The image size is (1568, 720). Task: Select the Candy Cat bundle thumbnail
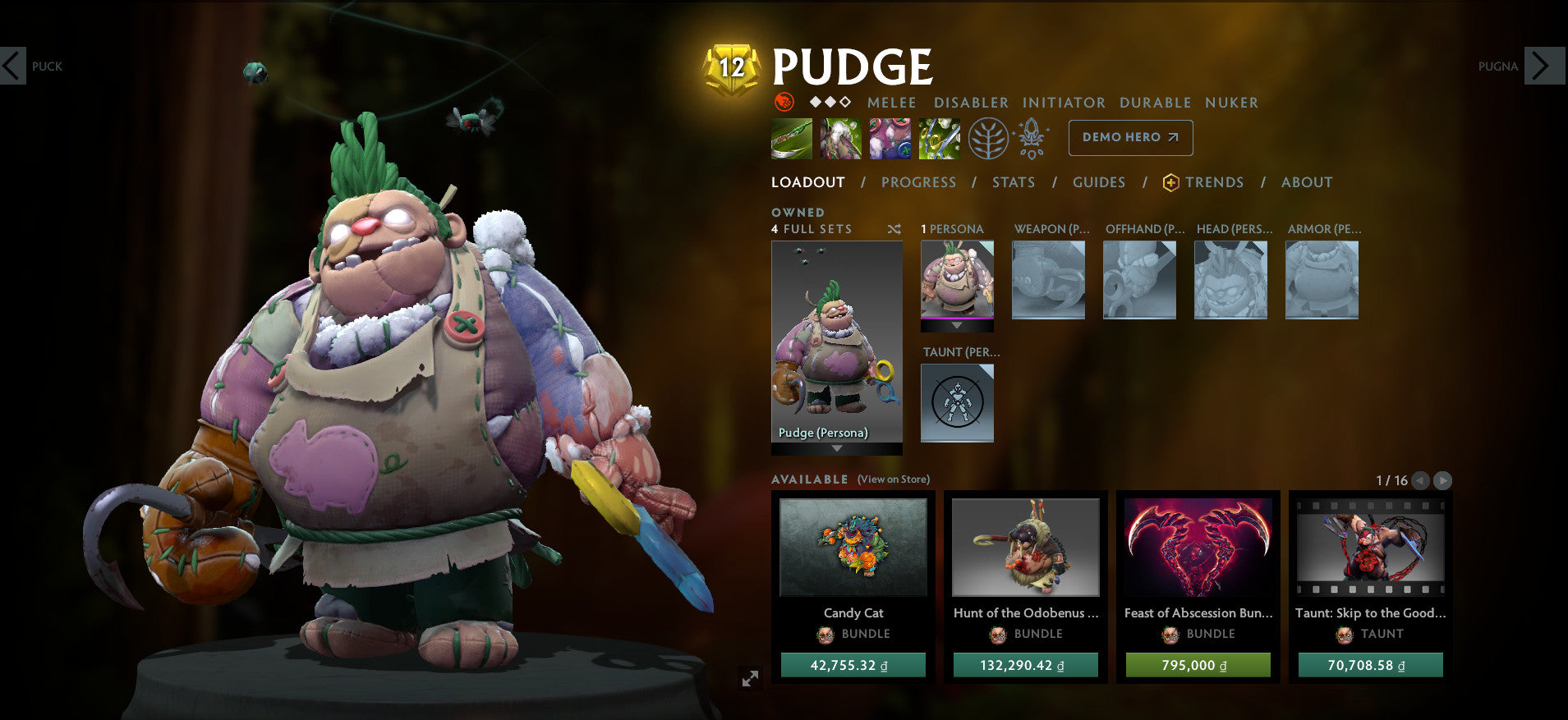pyautogui.click(x=853, y=548)
